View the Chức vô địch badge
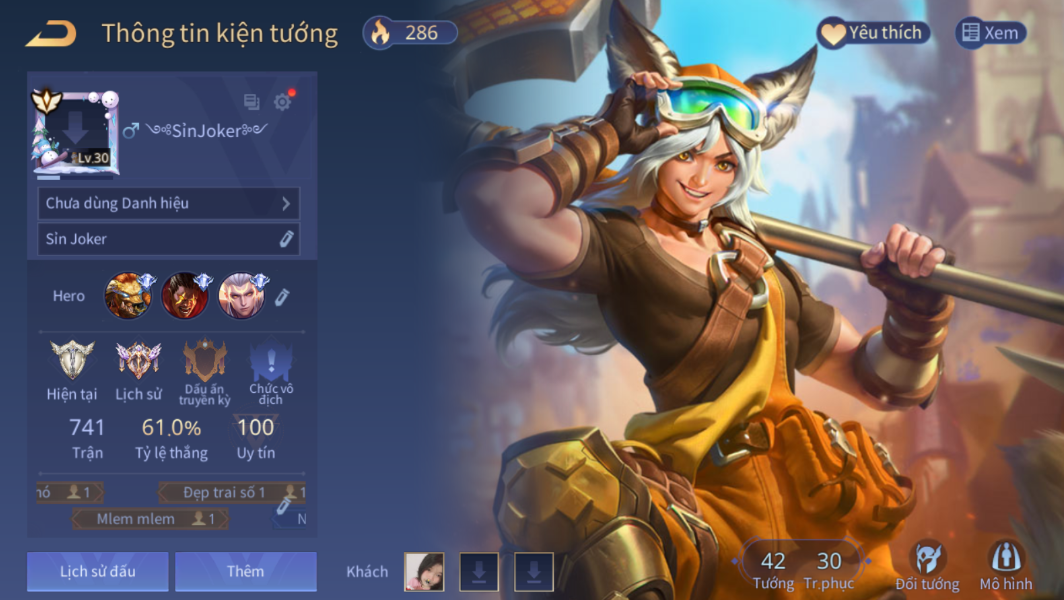 click(271, 369)
